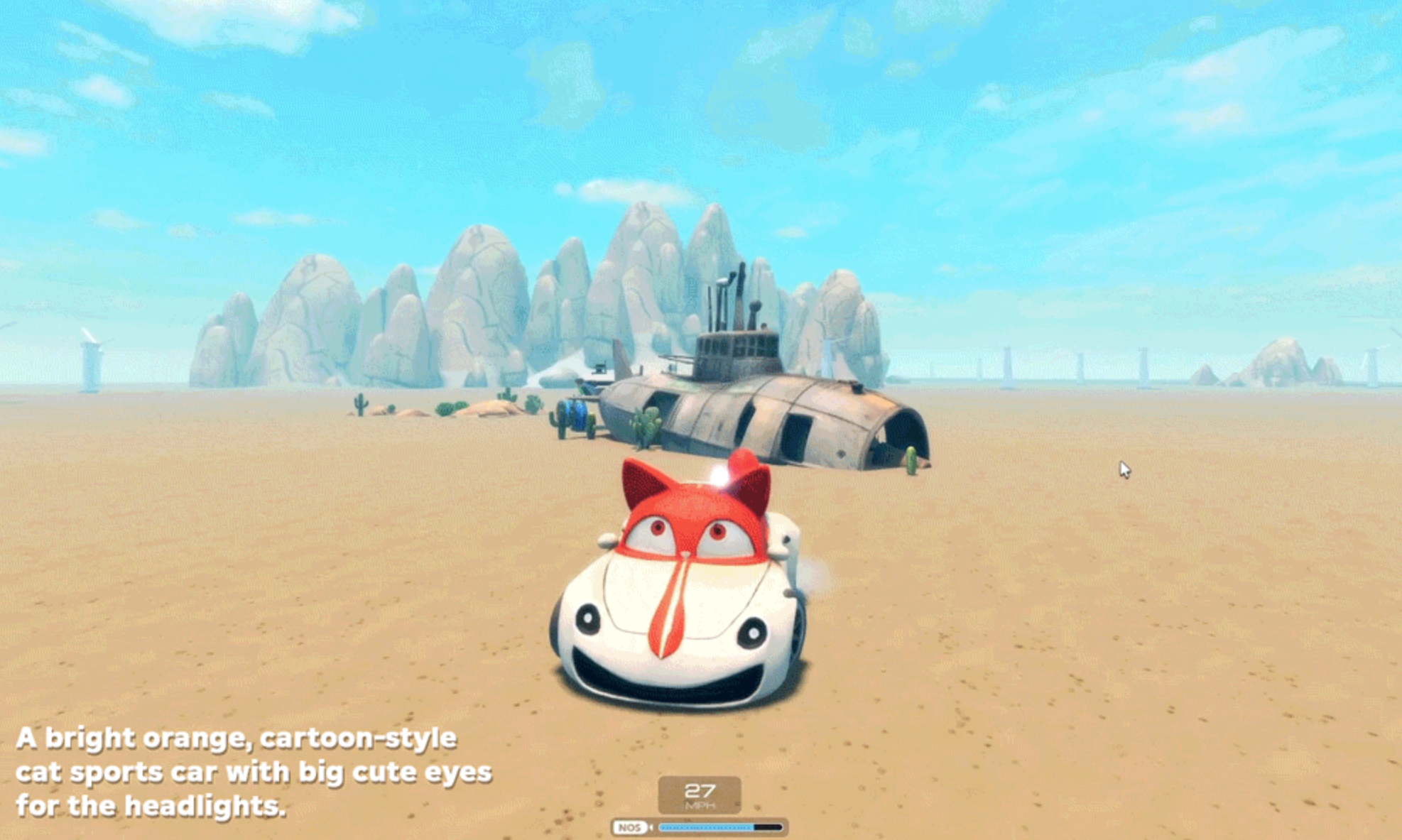Click the MPH label under the speed number
Image resolution: width=1402 pixels, height=840 pixels.
(x=701, y=806)
